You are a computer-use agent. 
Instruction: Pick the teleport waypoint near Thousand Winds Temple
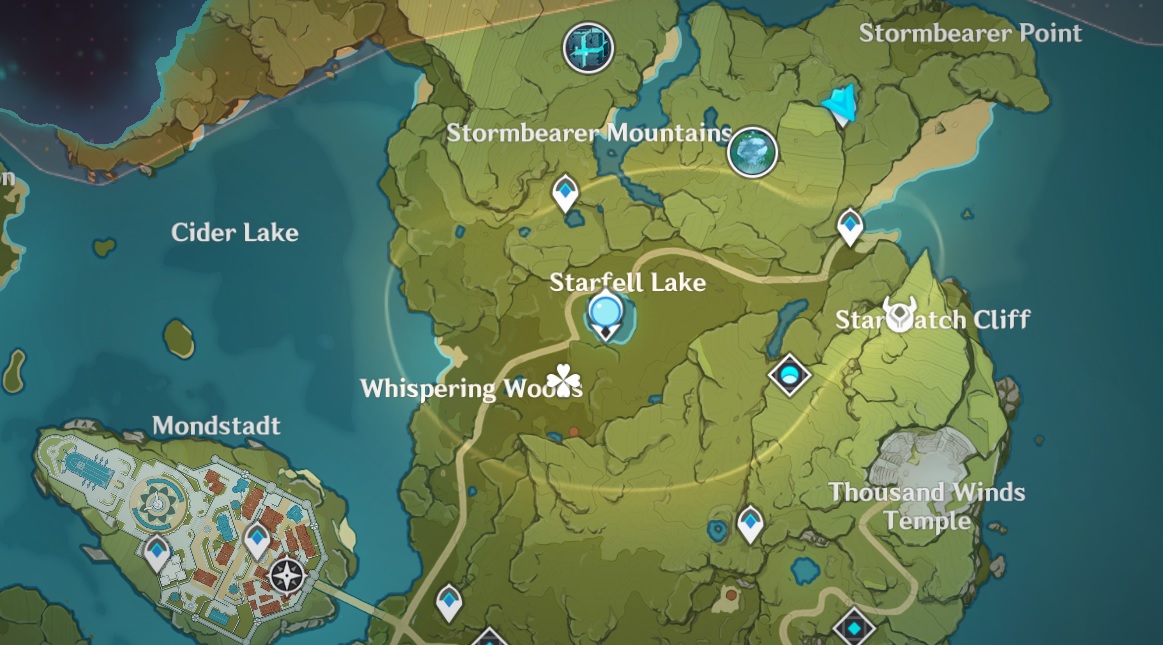(750, 523)
